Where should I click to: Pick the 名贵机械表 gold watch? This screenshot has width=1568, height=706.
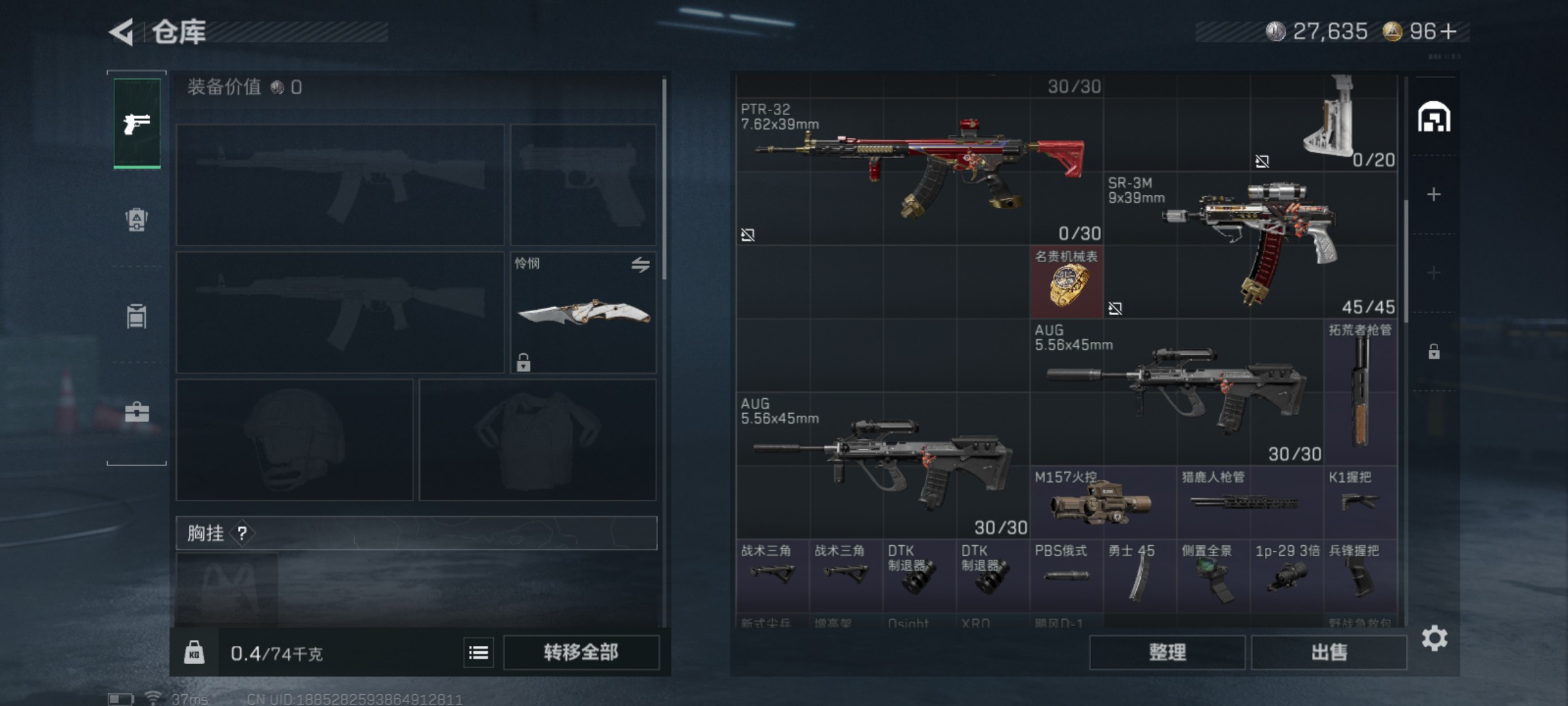1067,282
